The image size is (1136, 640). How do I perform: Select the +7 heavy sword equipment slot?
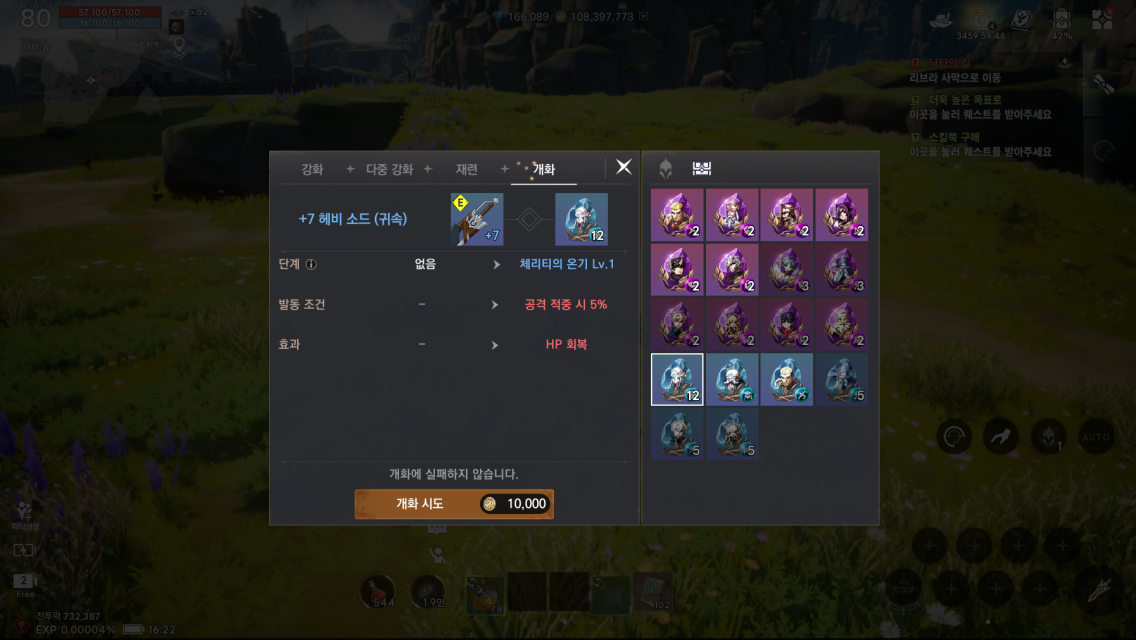pos(476,219)
